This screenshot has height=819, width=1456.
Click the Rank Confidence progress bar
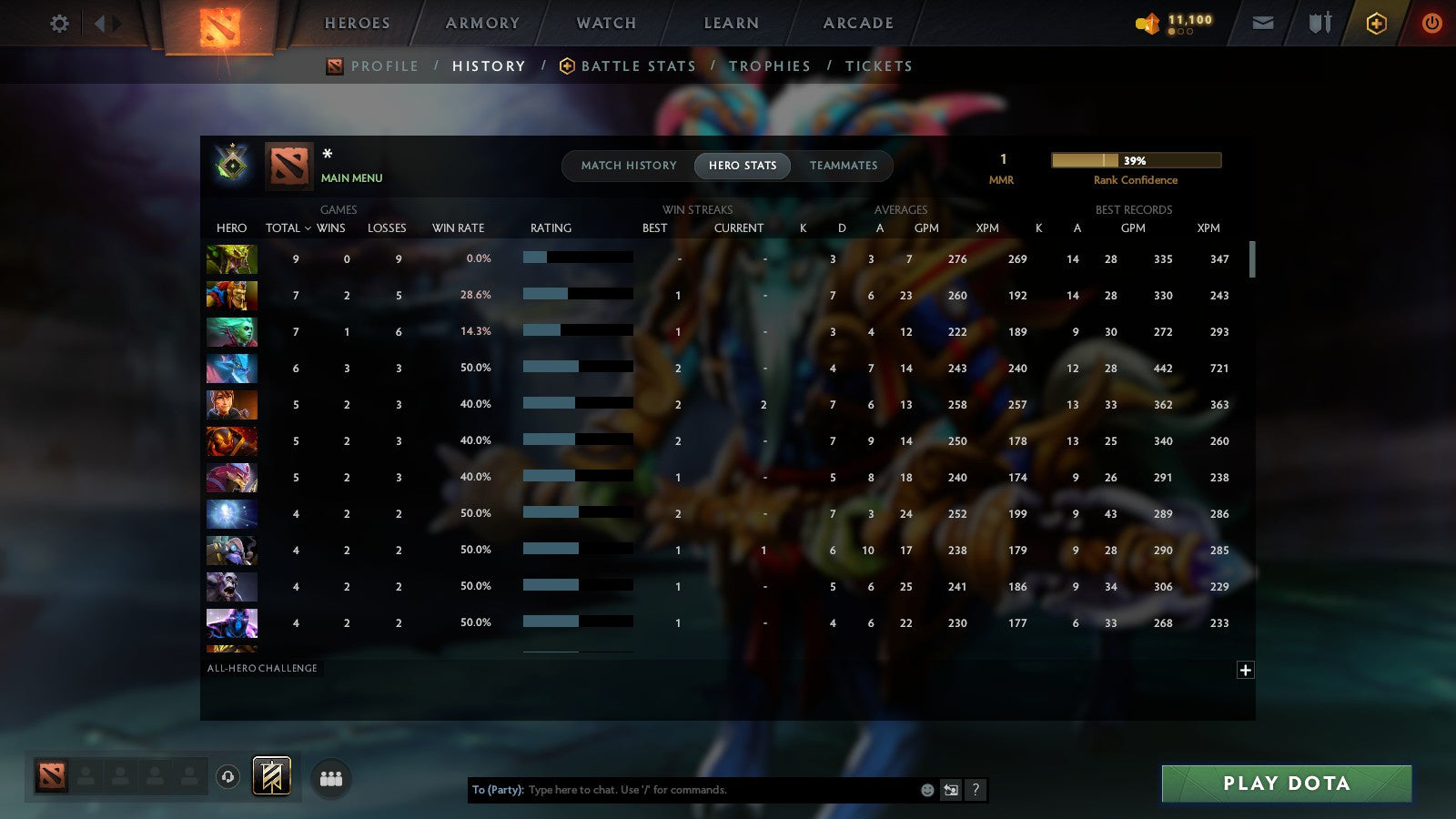point(1136,159)
